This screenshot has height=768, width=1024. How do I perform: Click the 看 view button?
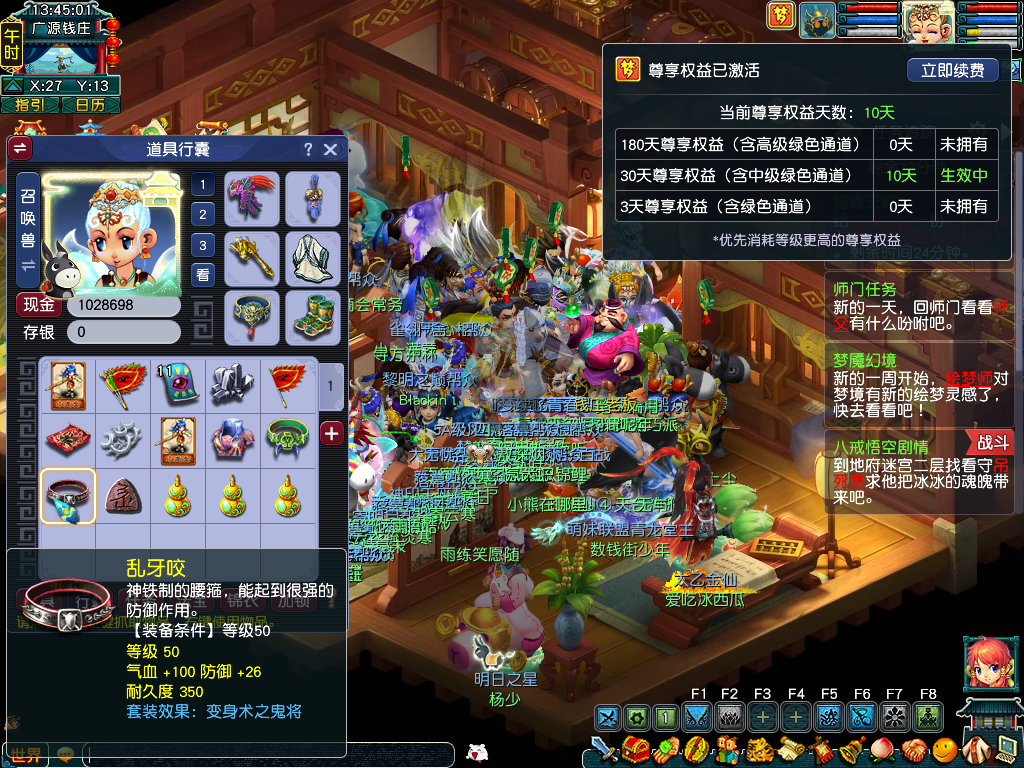pos(203,276)
